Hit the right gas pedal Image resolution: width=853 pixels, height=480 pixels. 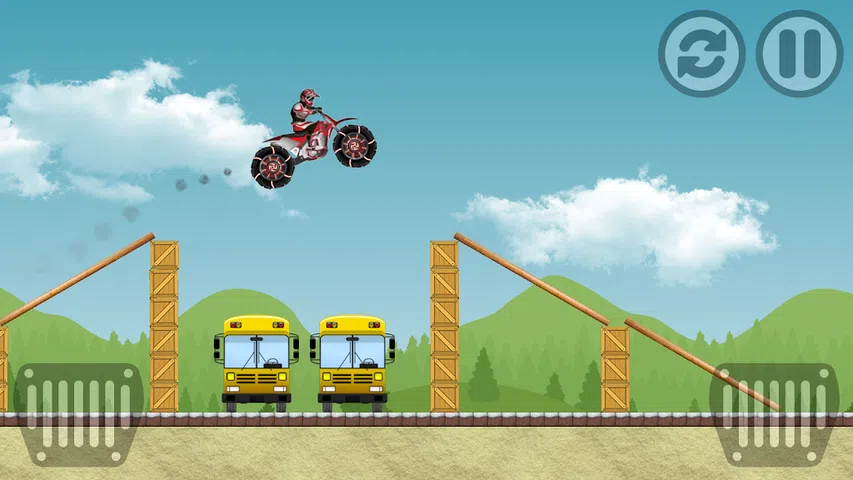click(773, 414)
